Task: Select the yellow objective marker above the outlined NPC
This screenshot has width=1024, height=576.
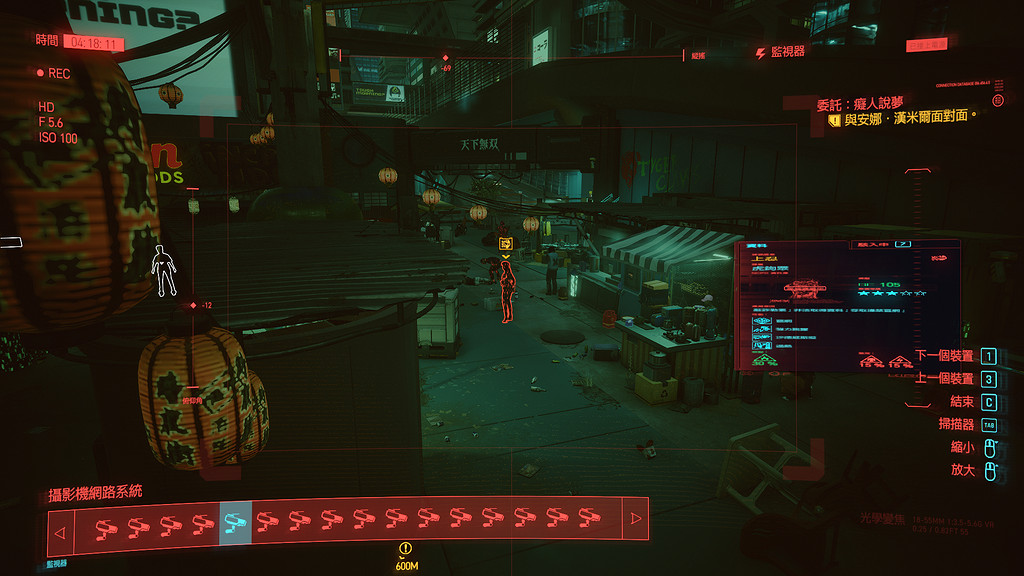Action: (506, 243)
